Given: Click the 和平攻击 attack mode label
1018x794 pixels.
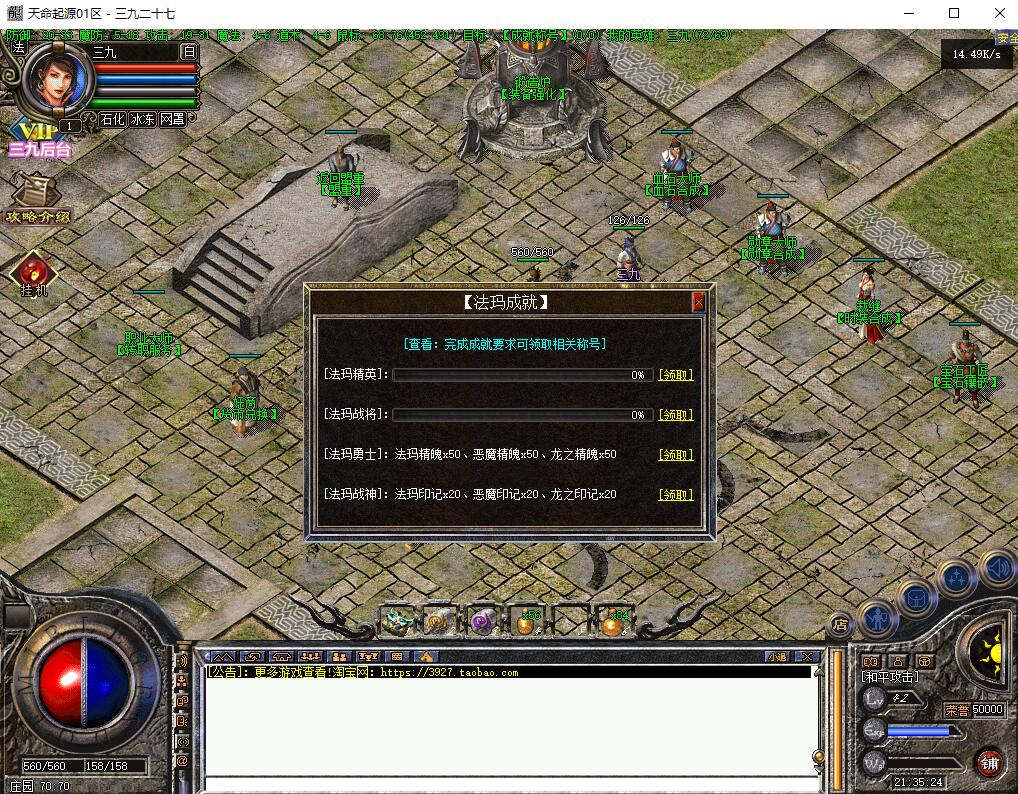Looking at the screenshot, I should pos(891,677).
